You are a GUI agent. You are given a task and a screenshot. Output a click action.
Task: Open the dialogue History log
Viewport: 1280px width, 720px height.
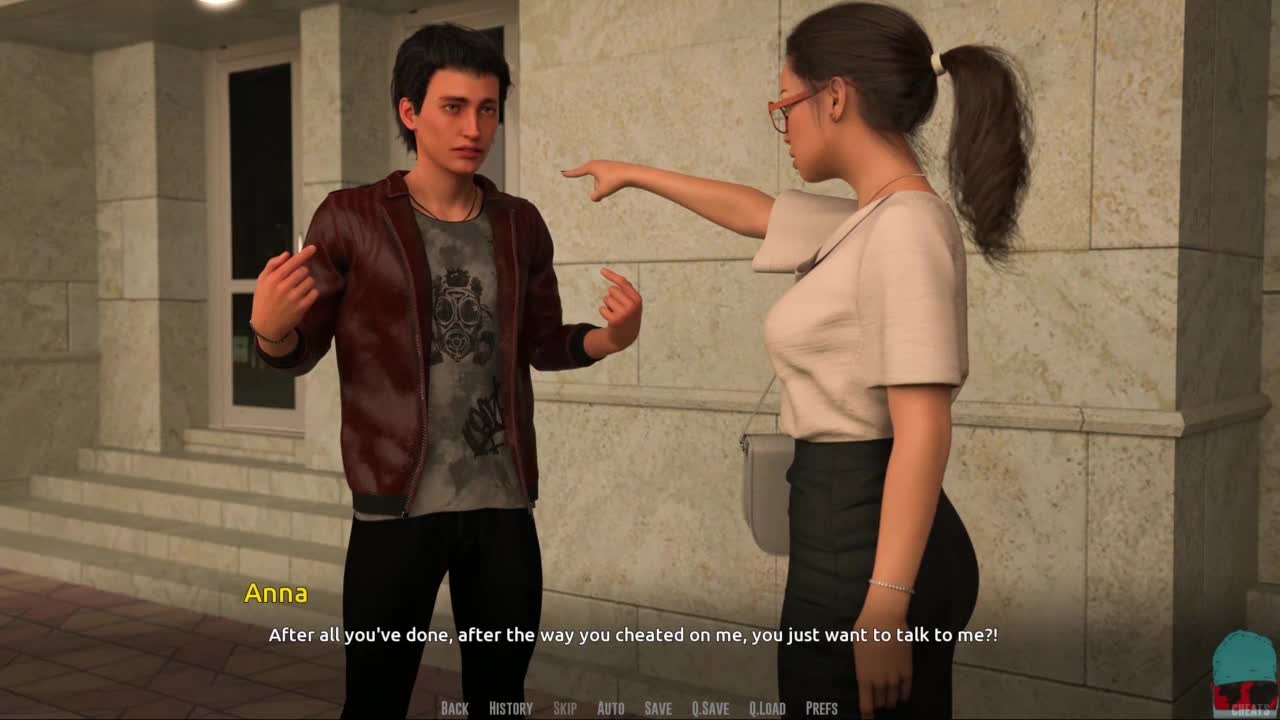click(510, 708)
